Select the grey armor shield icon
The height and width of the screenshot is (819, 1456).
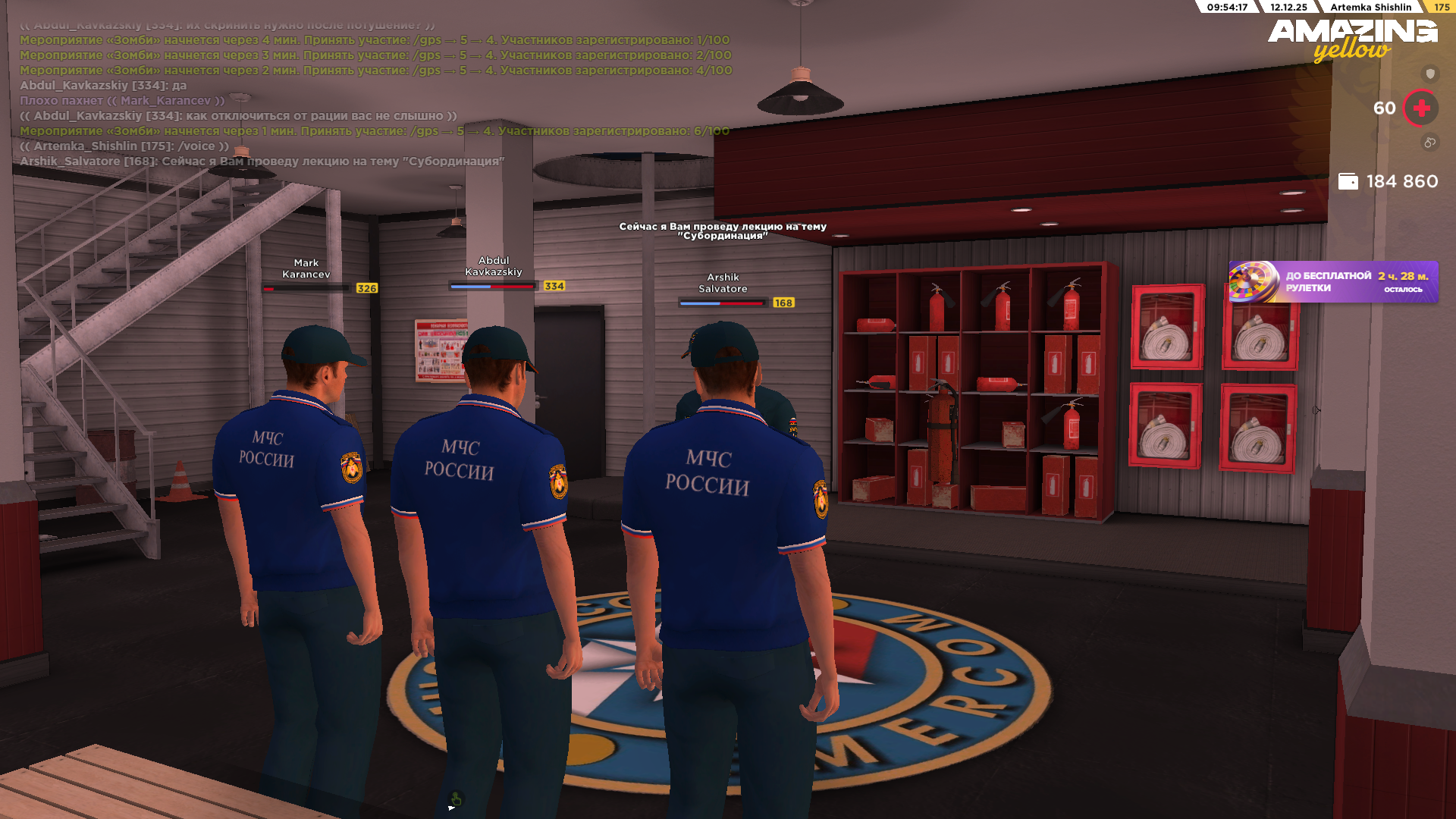tap(1430, 74)
